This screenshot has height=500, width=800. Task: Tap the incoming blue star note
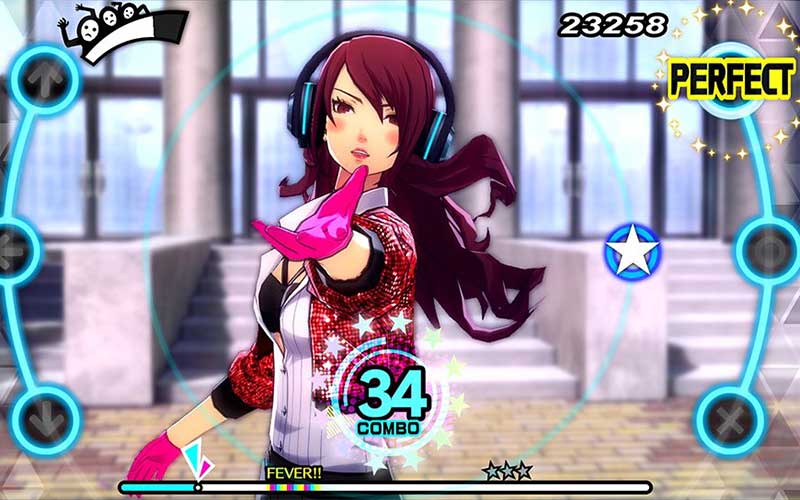(x=633, y=252)
